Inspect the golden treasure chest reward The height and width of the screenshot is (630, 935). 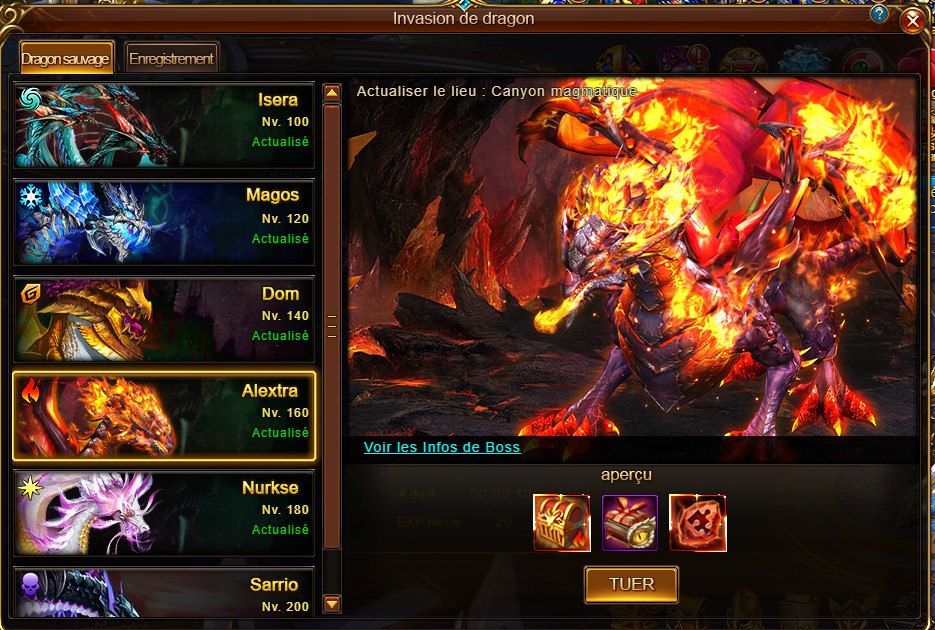[x=561, y=522]
